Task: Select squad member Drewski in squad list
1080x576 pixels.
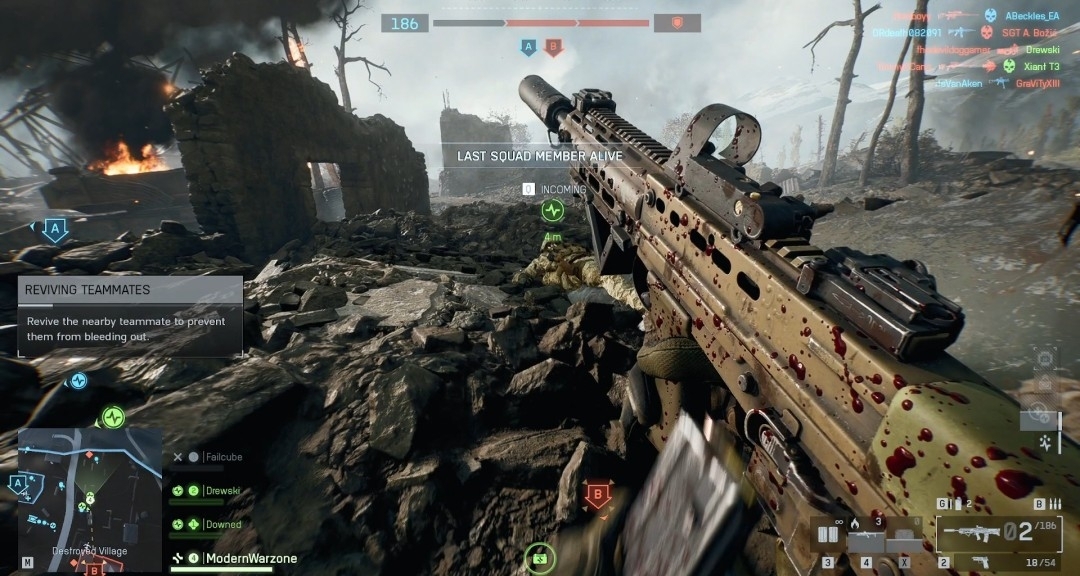Action: point(223,491)
